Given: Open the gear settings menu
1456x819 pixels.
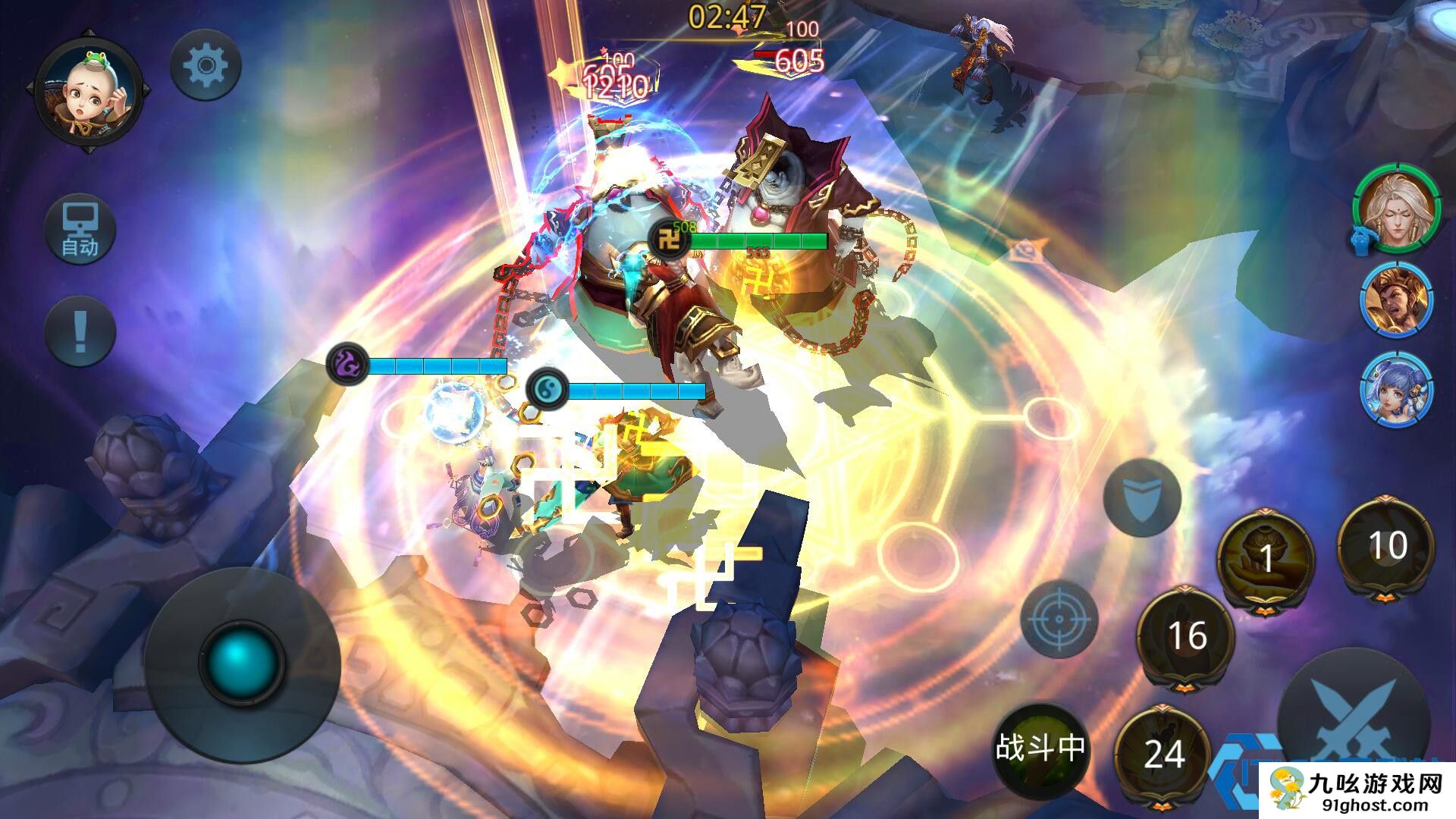Looking at the screenshot, I should pos(206,66).
